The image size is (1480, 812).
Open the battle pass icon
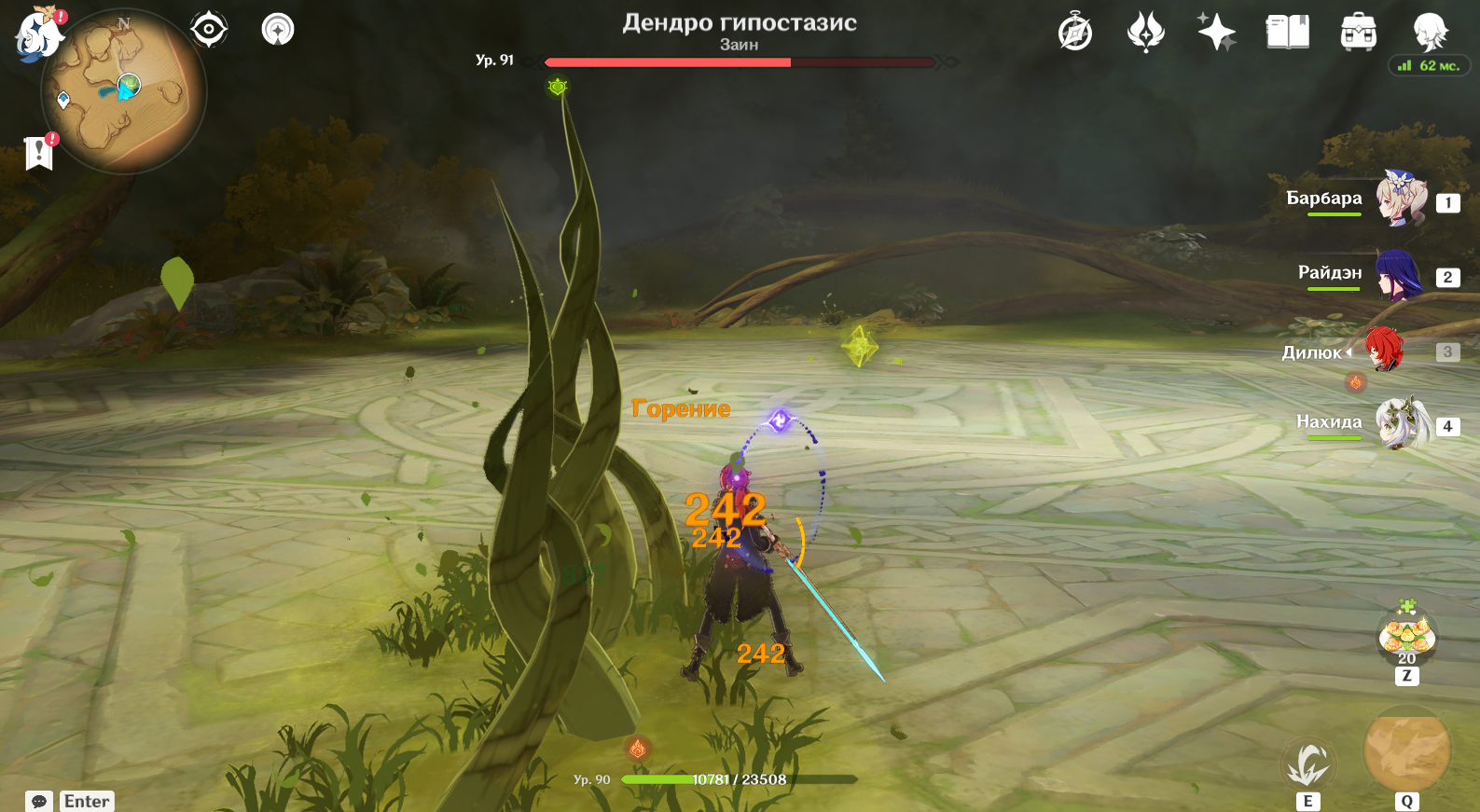point(1145,32)
